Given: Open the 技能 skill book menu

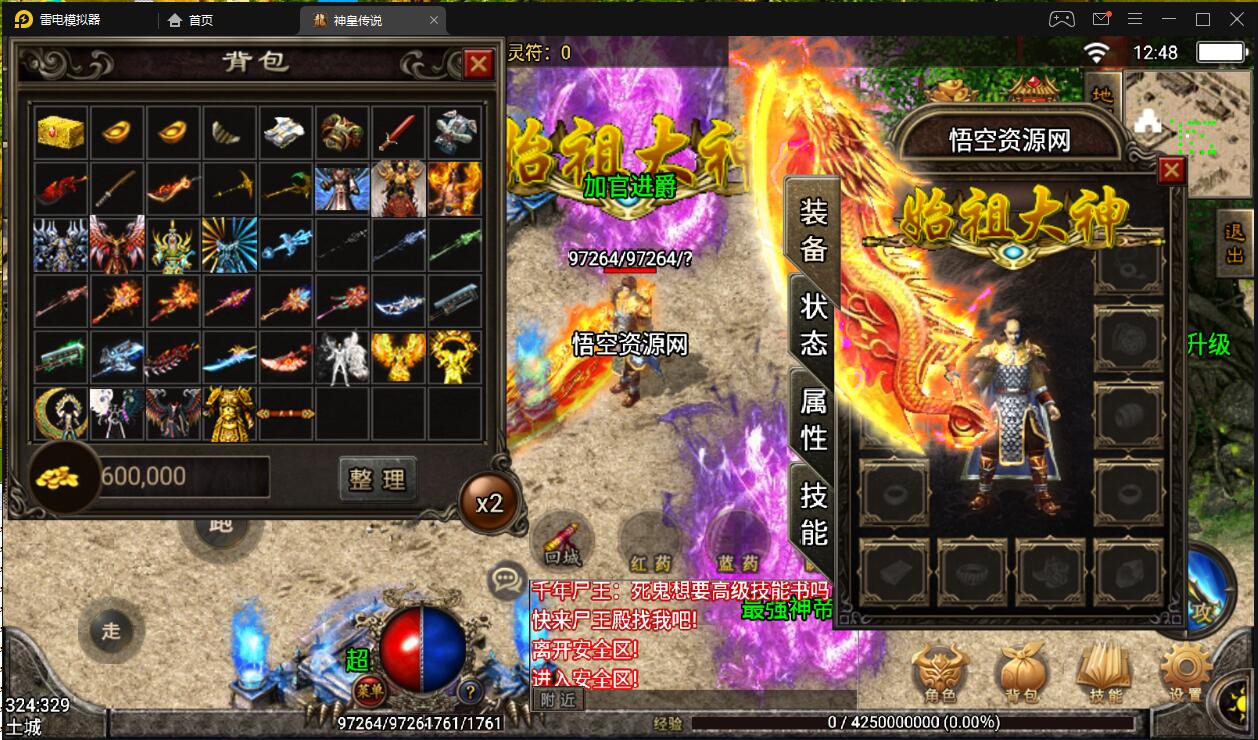Looking at the screenshot, I should coord(1104,672).
